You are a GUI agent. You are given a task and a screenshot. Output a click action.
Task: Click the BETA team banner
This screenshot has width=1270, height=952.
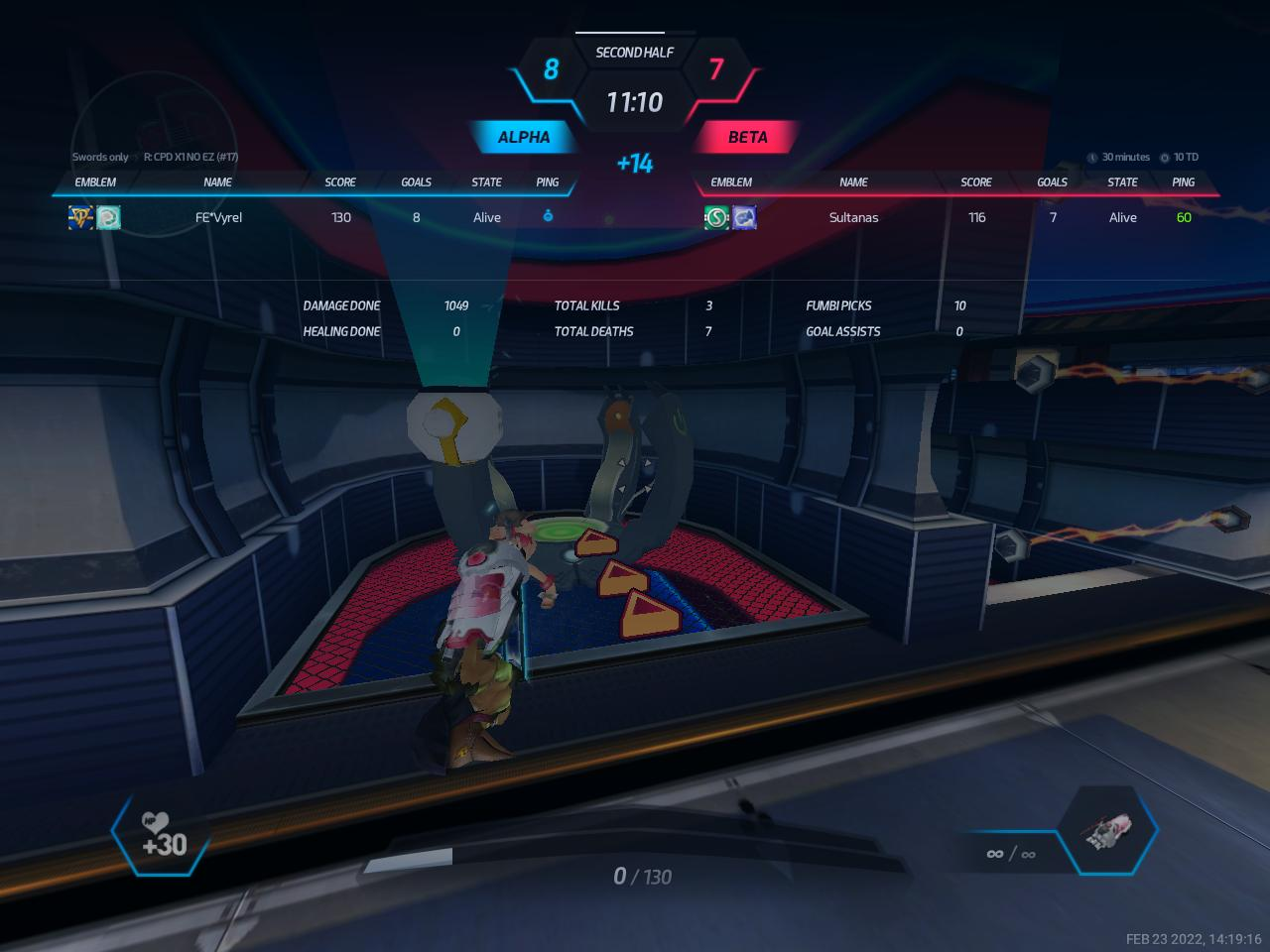click(x=747, y=137)
